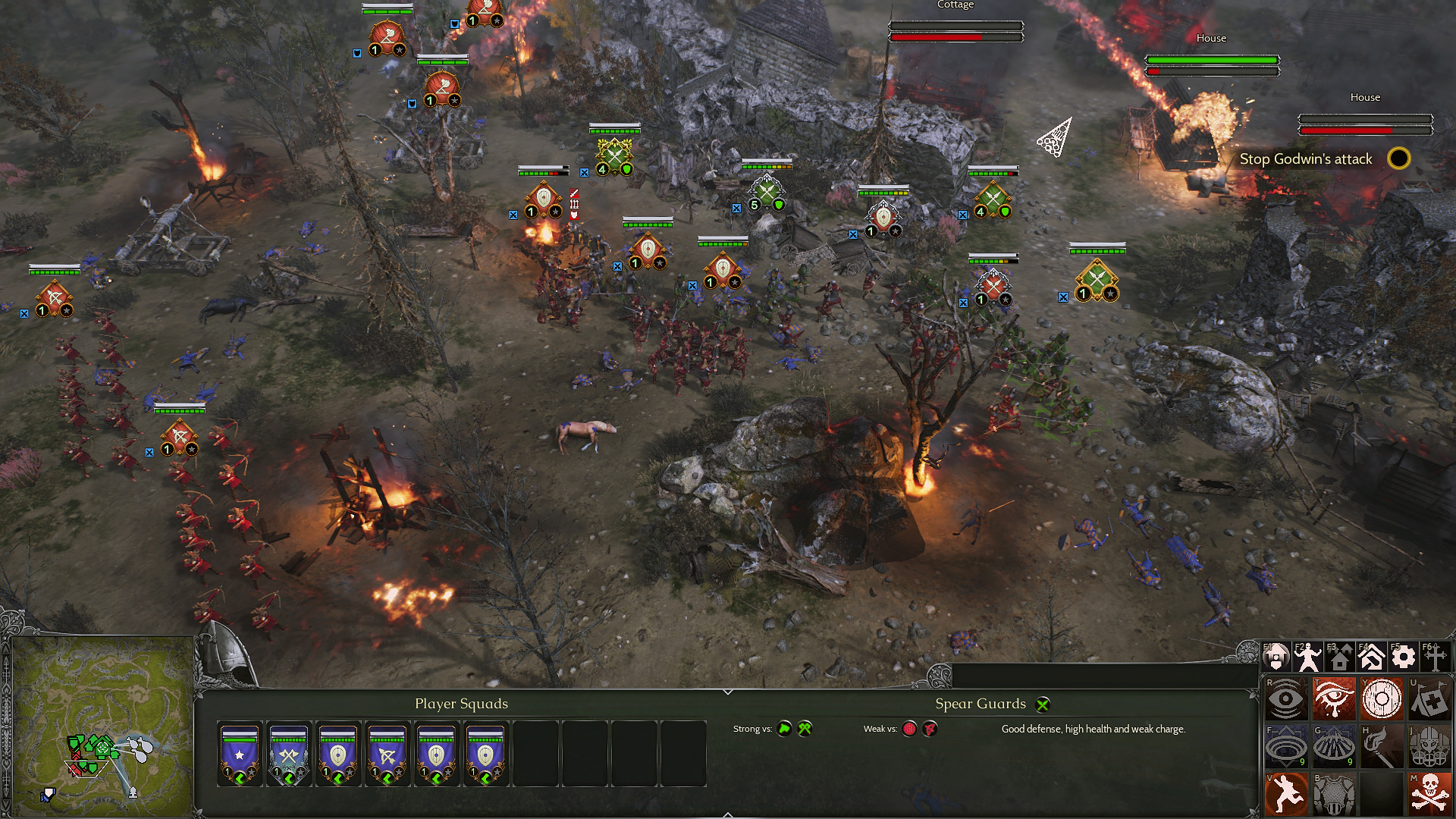The image size is (1456, 819).
Task: Select the first star squad thumbnail
Action: coord(240,754)
